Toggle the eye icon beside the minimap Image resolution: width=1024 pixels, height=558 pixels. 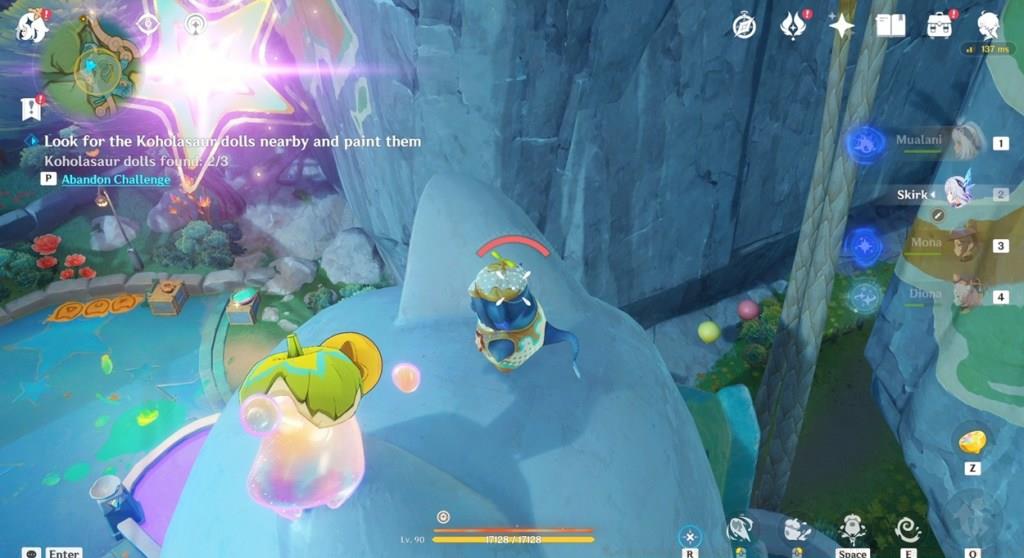[148, 24]
